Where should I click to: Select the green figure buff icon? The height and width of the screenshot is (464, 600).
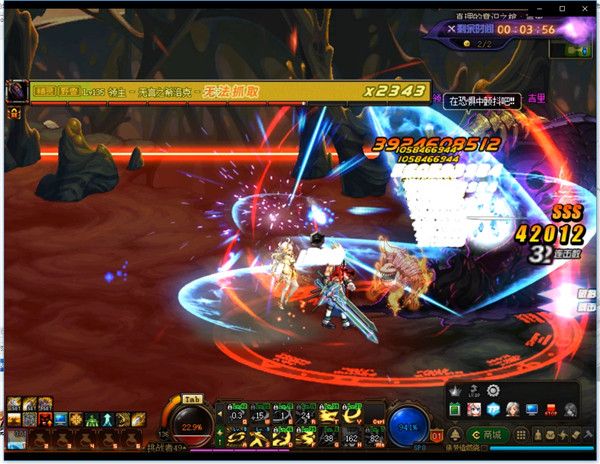click(89, 417)
